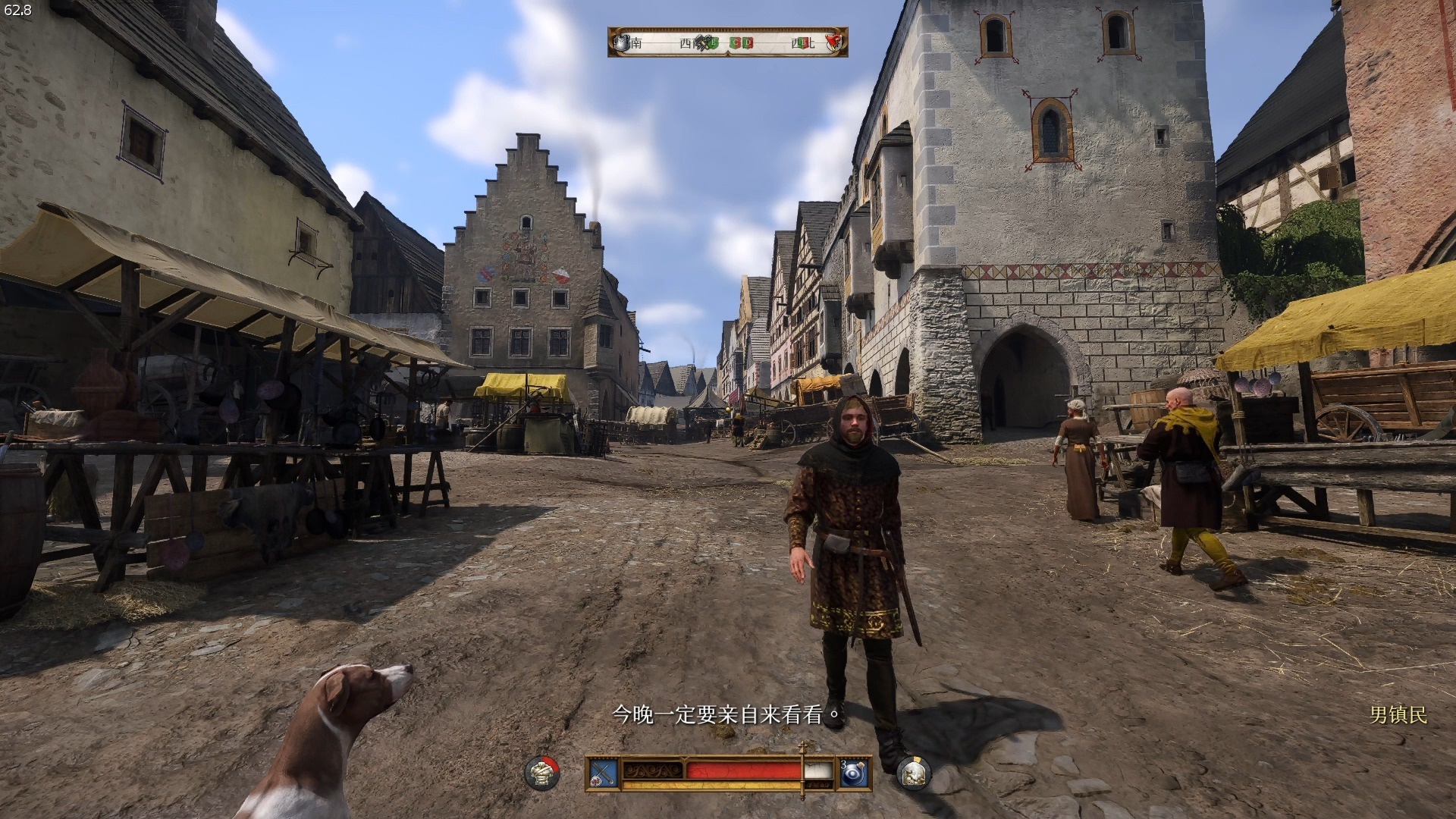
Task: Click the quest marker labeled B
Action: click(802, 43)
